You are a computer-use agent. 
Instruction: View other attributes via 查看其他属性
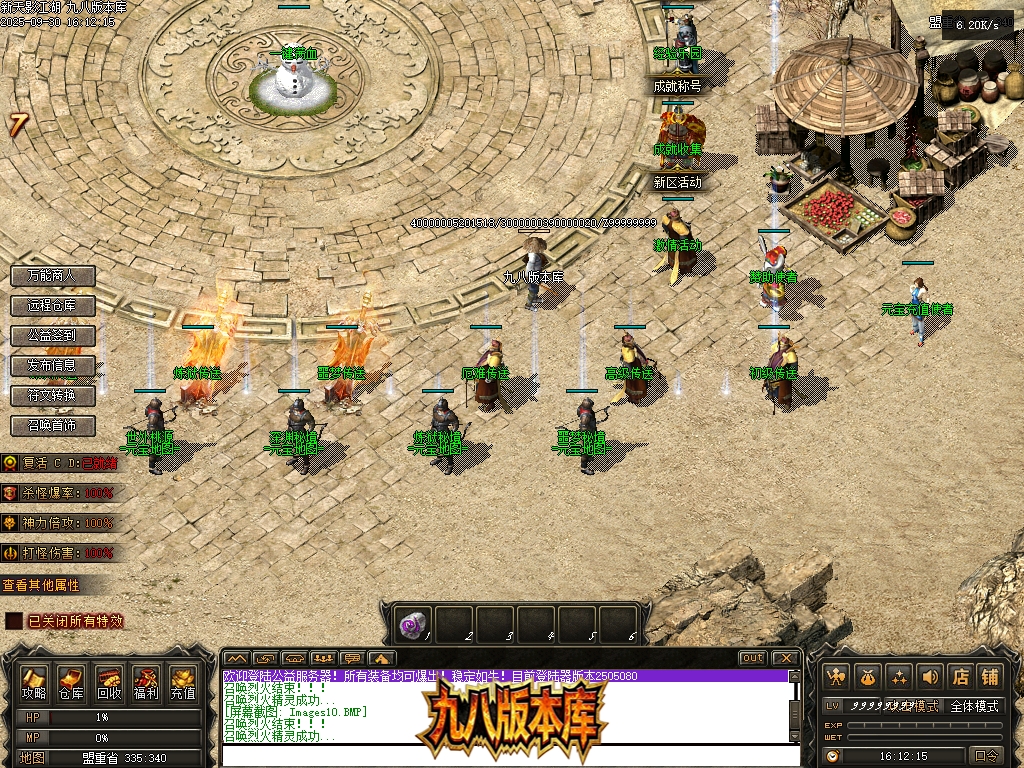pos(41,584)
